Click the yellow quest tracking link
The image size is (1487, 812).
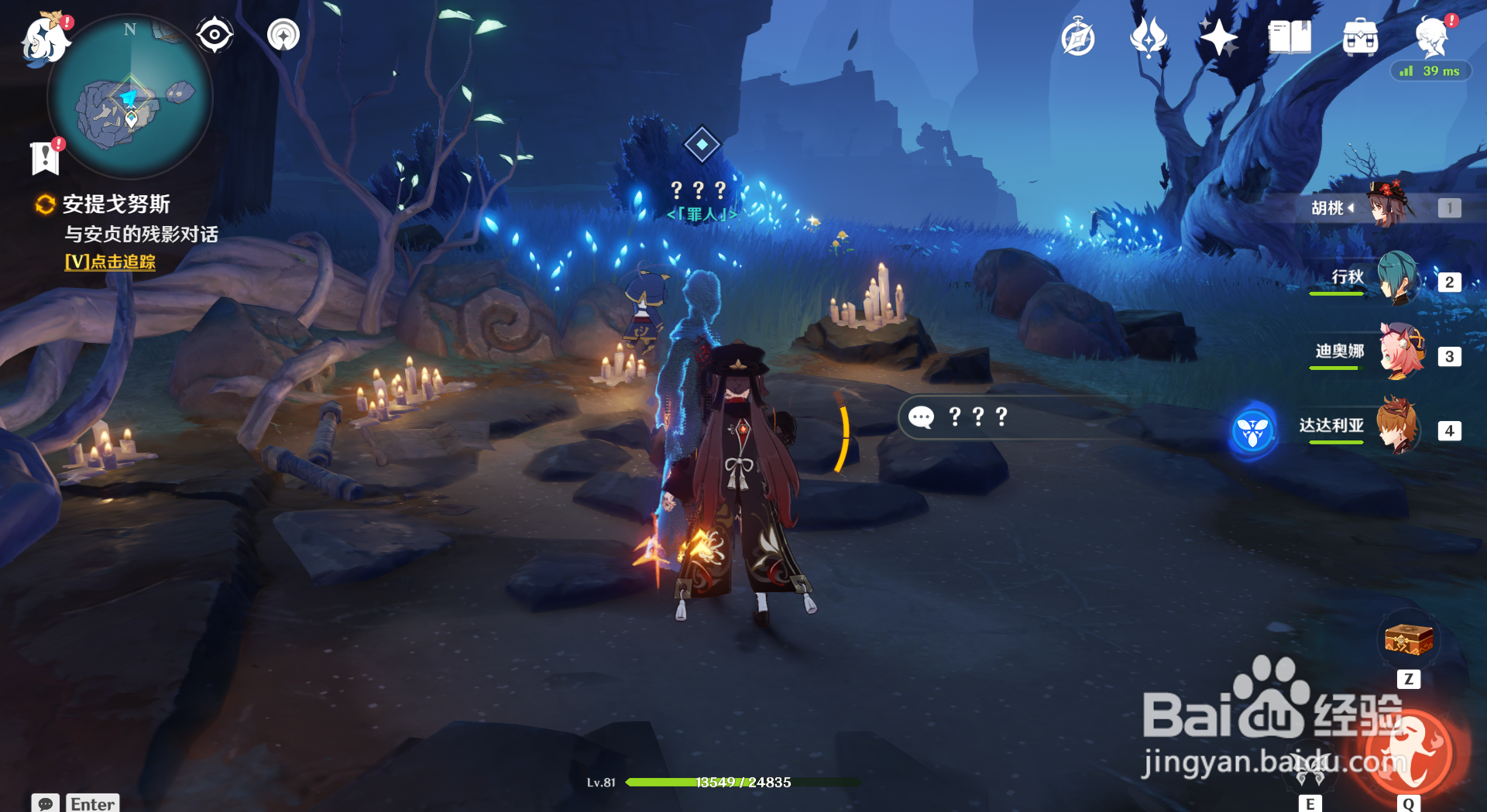(110, 262)
